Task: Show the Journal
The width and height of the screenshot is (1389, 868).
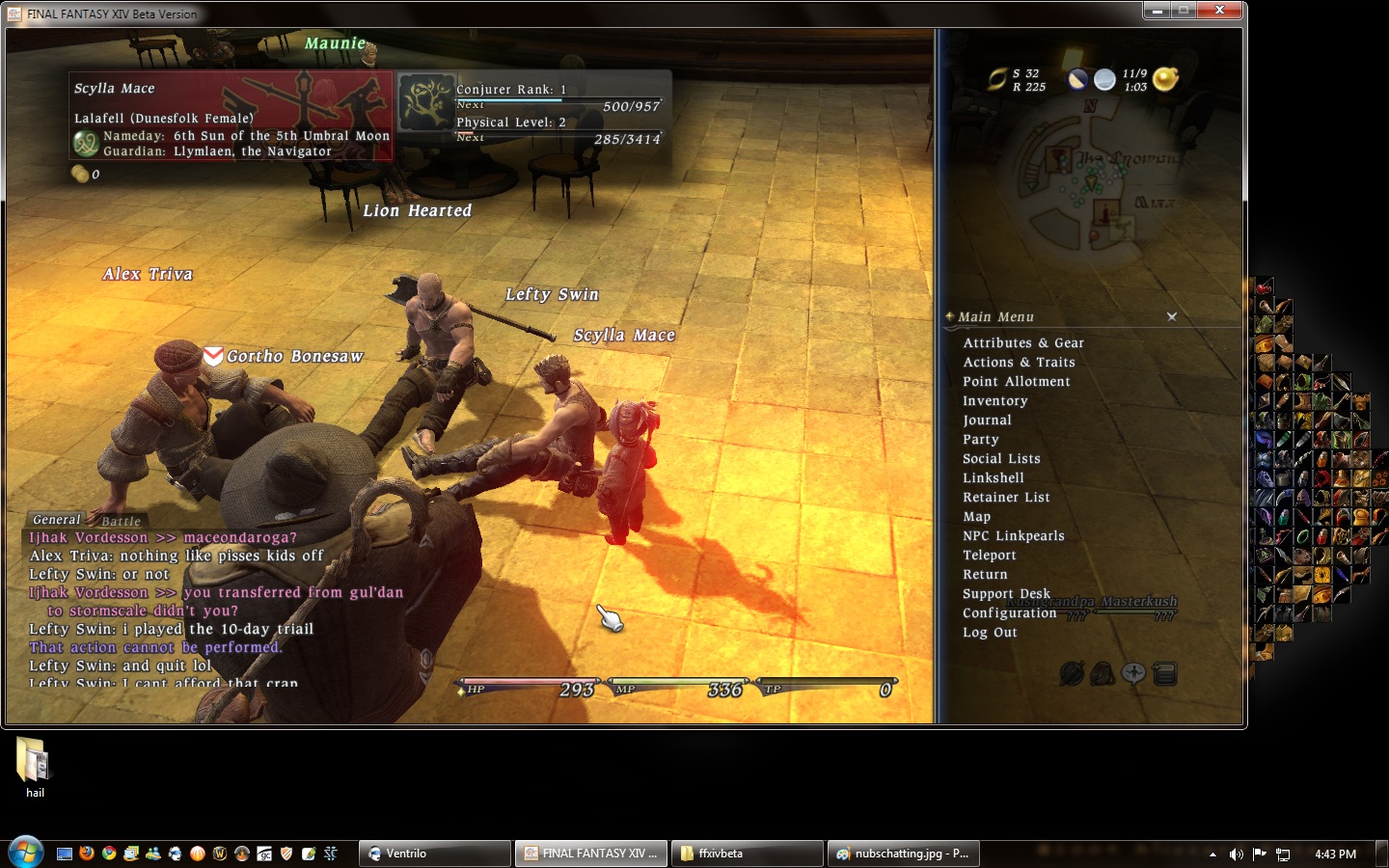Action: click(x=987, y=420)
